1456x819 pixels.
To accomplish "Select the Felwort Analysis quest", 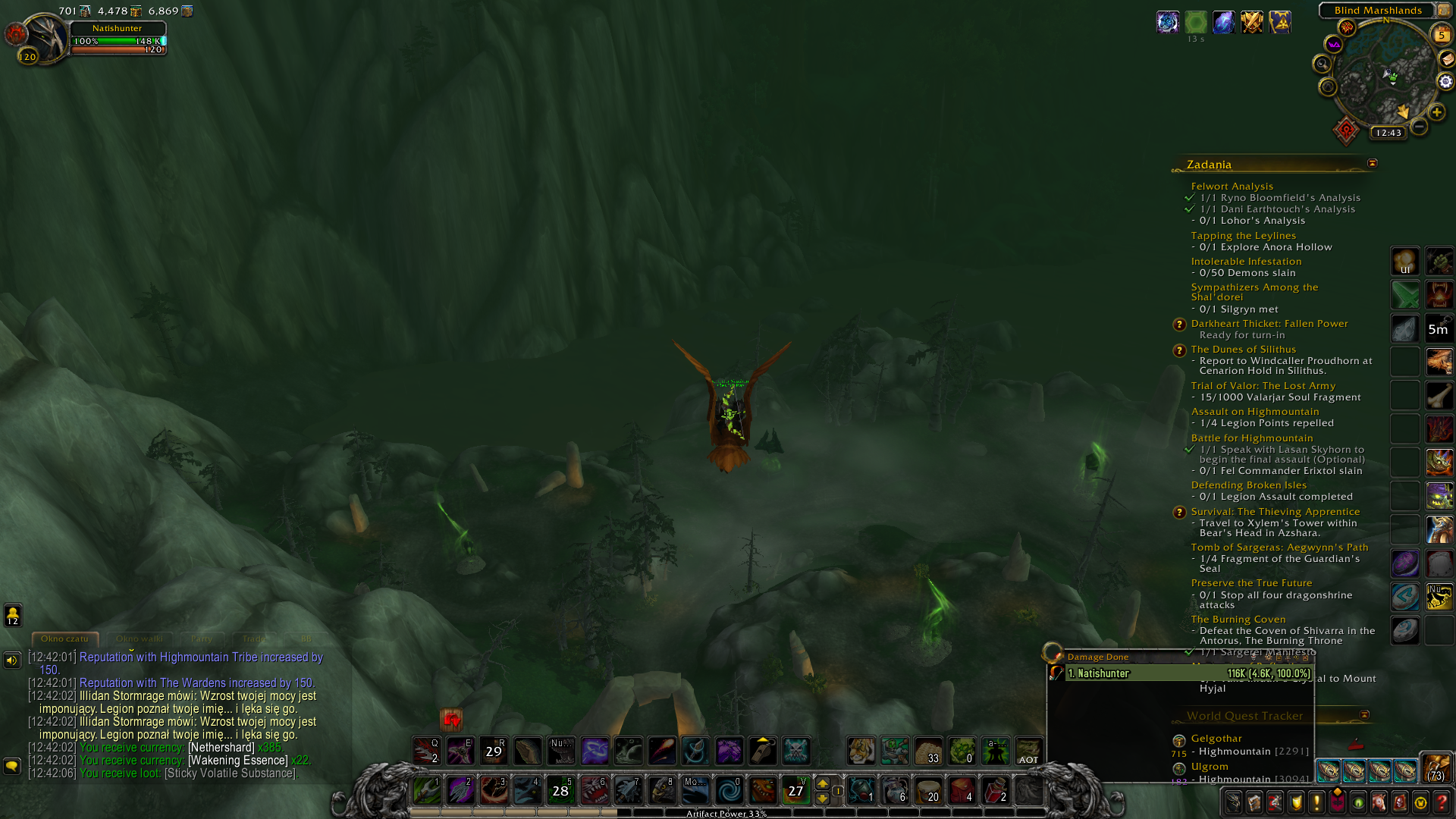I will [x=1232, y=186].
